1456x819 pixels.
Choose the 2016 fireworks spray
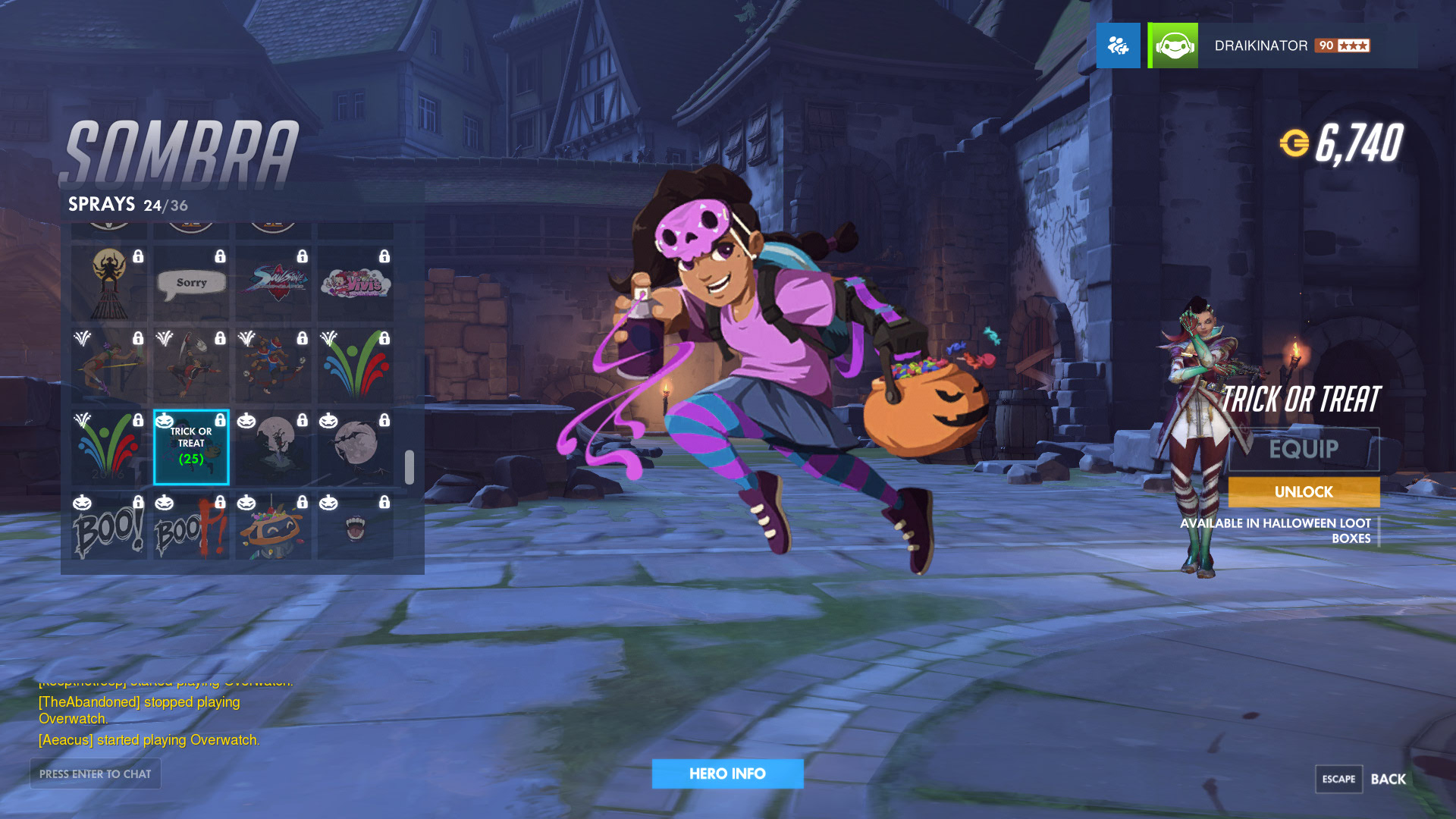click(x=109, y=447)
